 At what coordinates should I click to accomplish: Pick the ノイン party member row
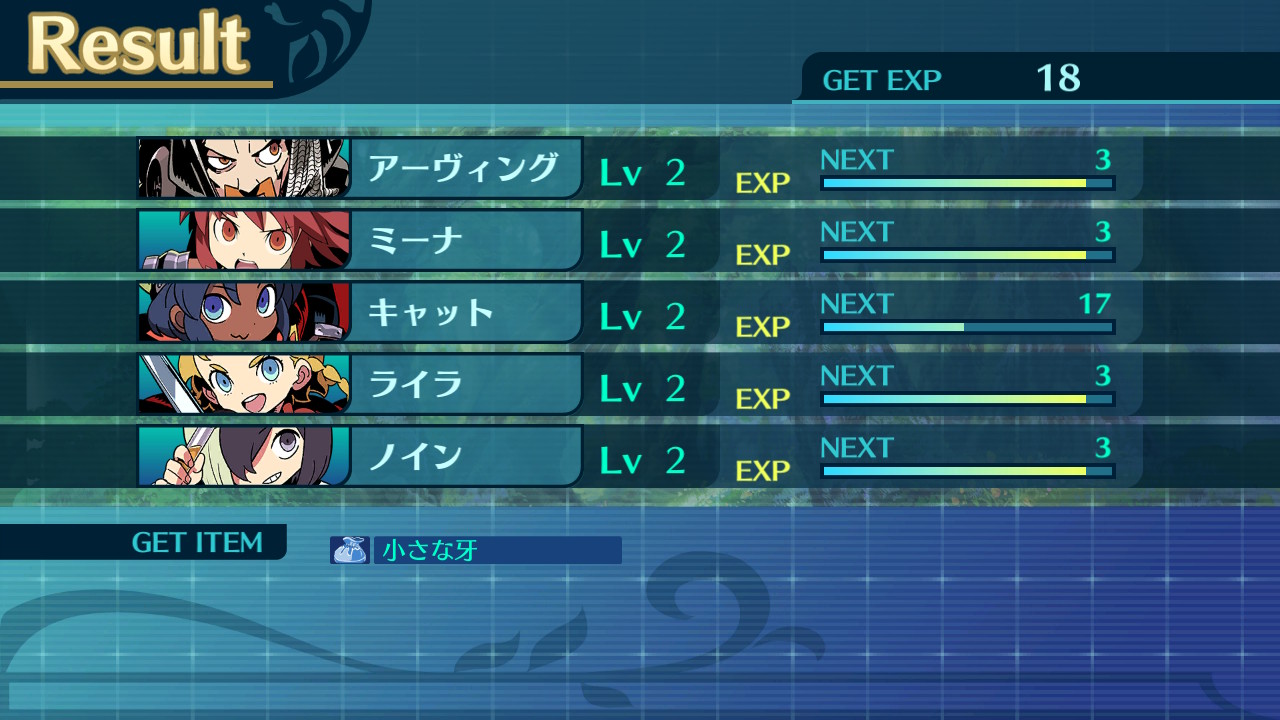pyautogui.click(x=462, y=456)
